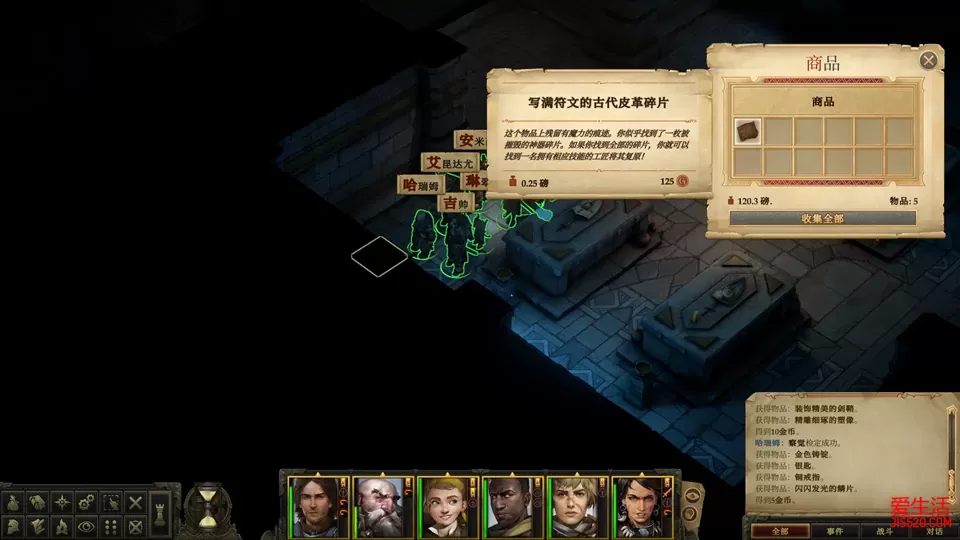Open the gears settings icon
The height and width of the screenshot is (540, 960).
point(87,501)
